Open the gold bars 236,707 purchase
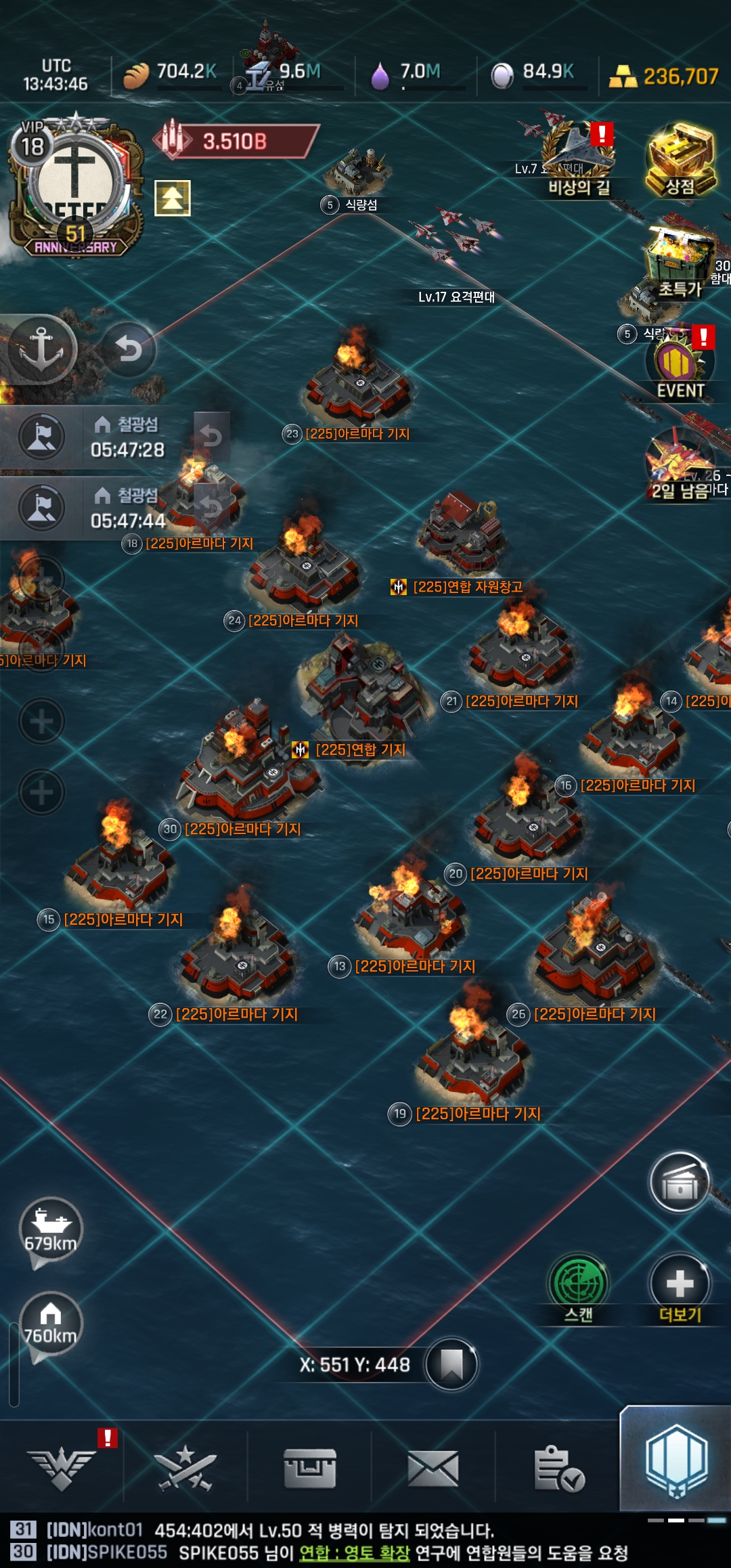 pos(663,77)
